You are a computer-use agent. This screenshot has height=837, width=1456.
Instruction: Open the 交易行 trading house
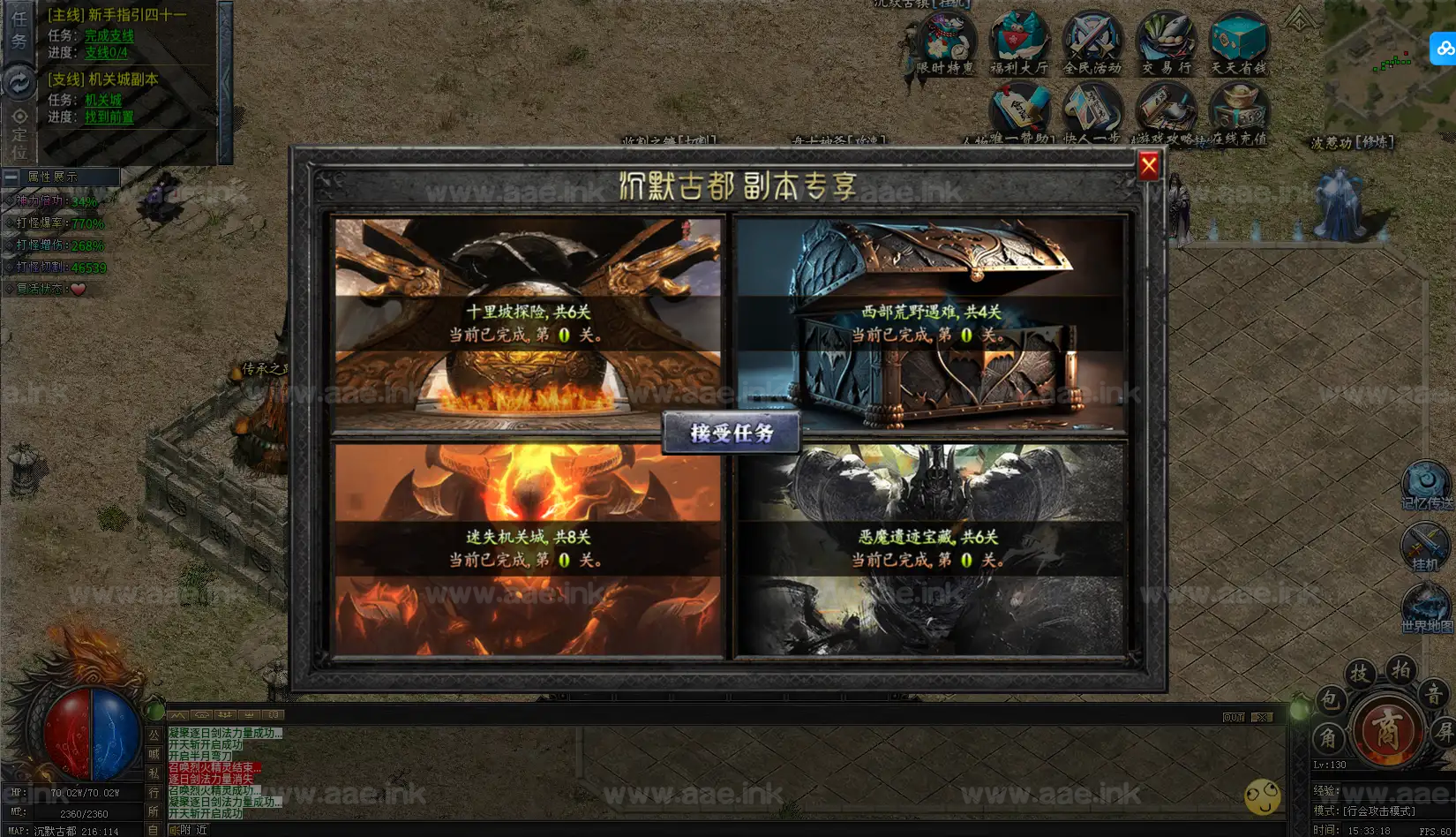click(x=1166, y=41)
